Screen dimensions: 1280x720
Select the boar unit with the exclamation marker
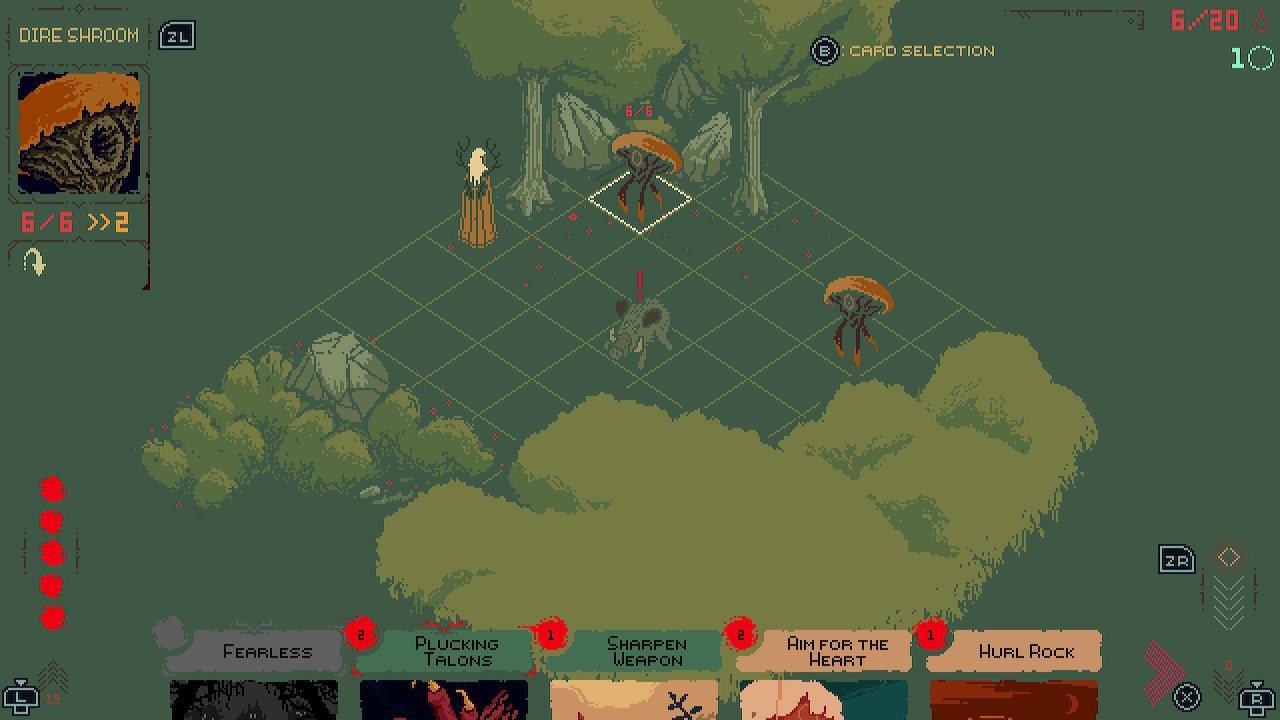[640, 328]
